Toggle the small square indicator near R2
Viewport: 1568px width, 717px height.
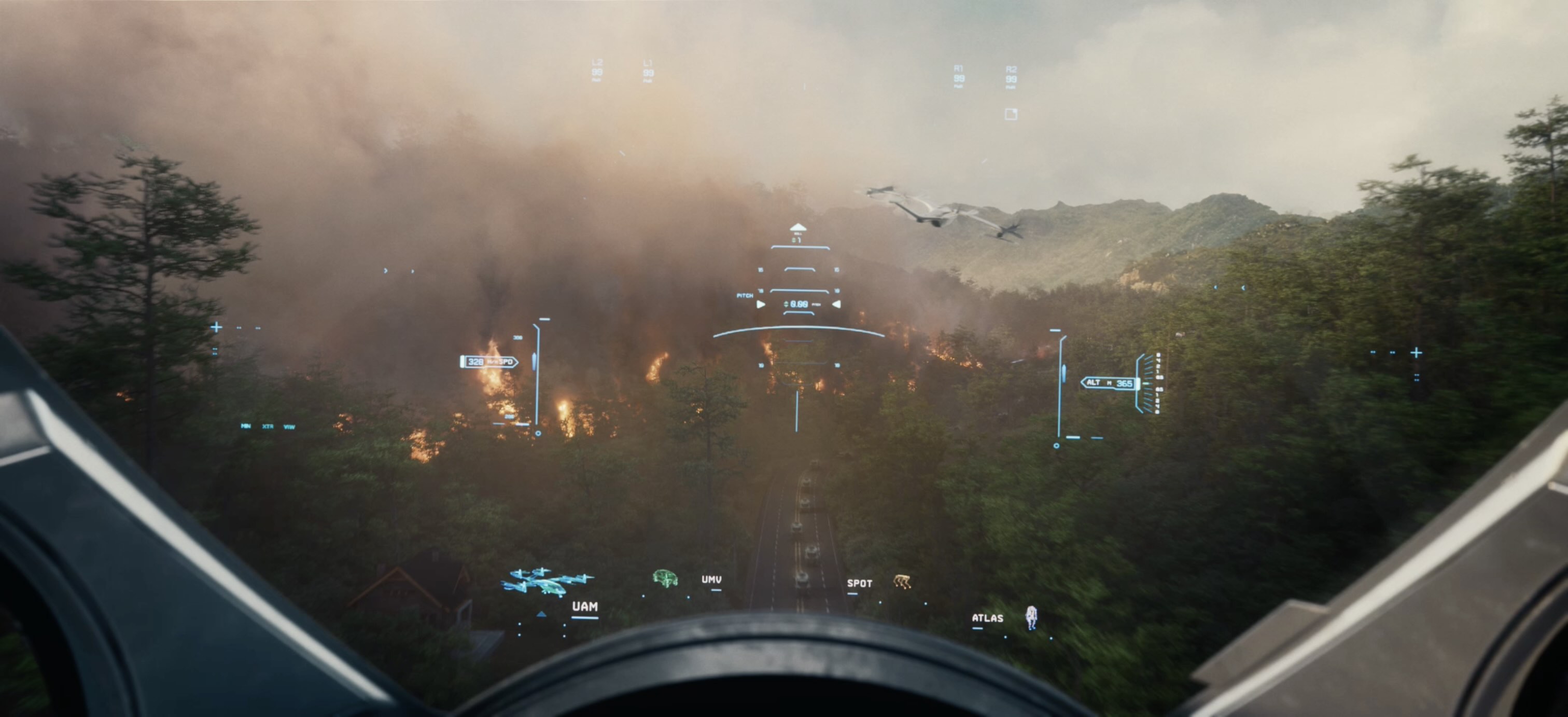1011,115
